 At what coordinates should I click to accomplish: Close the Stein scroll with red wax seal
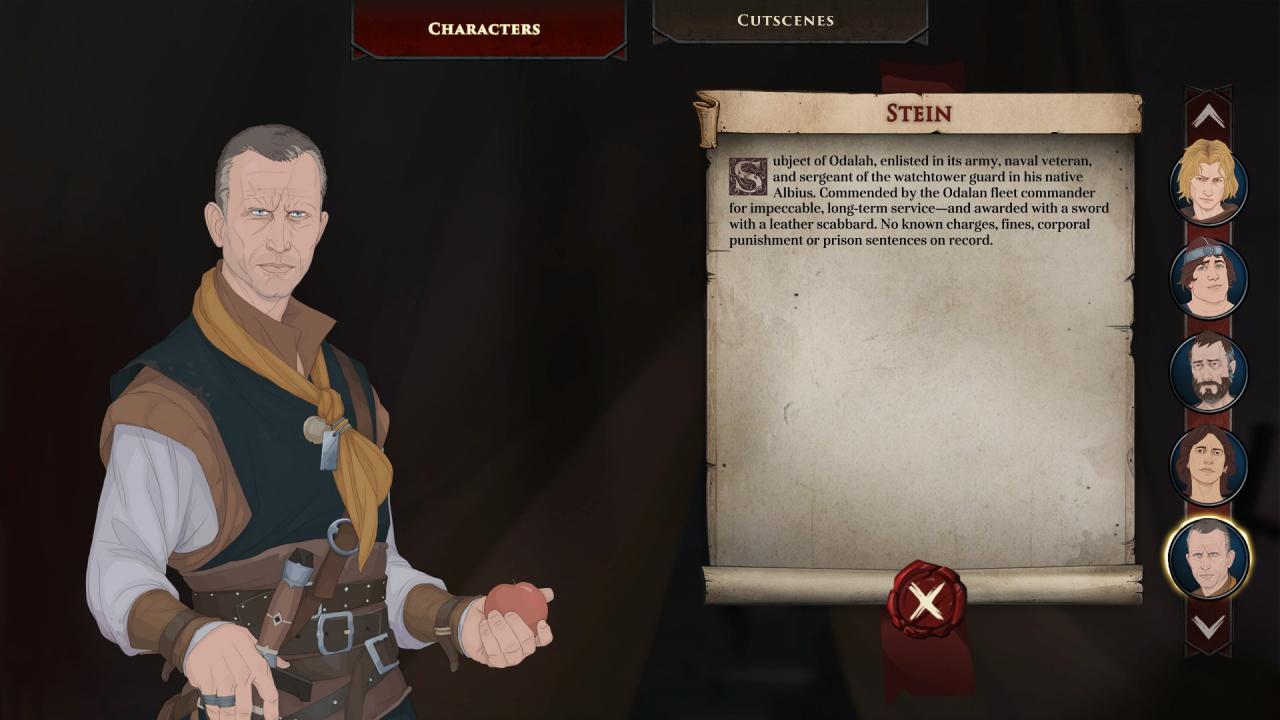(x=926, y=601)
